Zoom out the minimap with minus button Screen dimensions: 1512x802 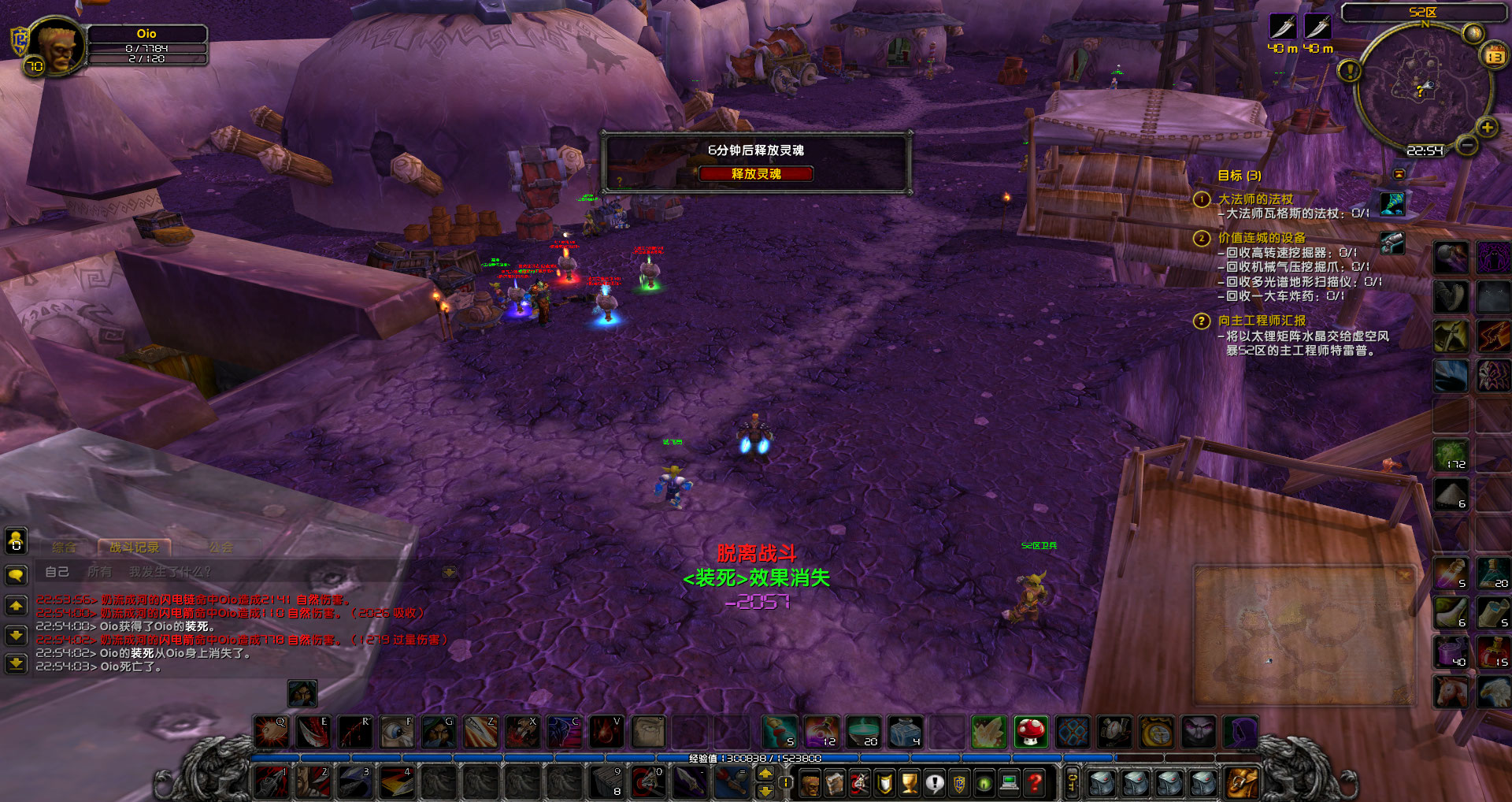click(x=1466, y=145)
